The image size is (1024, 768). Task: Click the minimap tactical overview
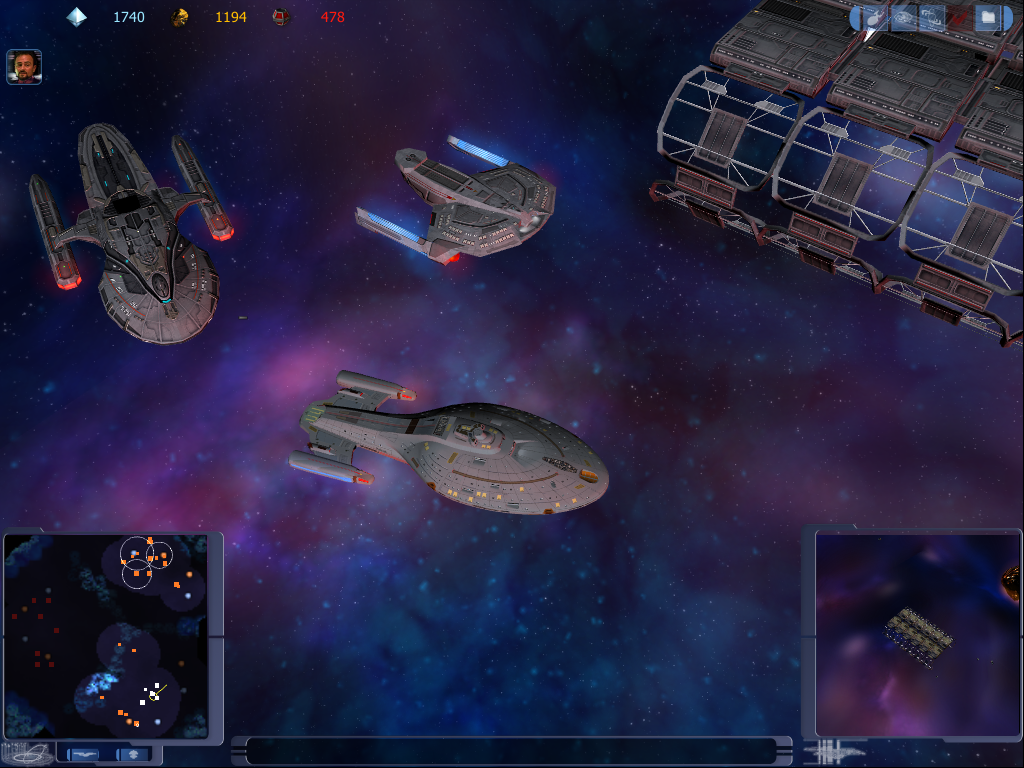(105, 636)
